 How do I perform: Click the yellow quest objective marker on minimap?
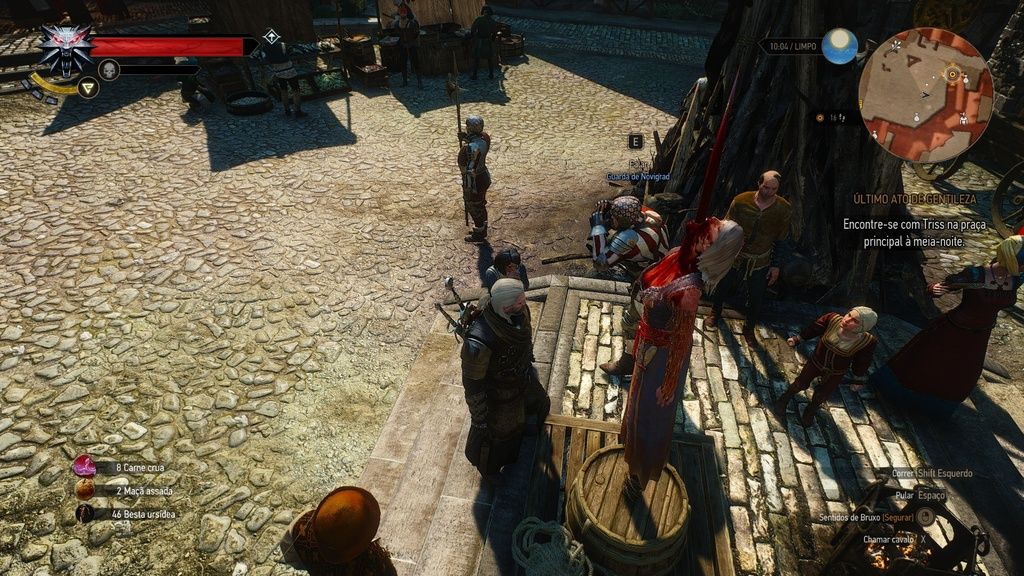tap(952, 72)
